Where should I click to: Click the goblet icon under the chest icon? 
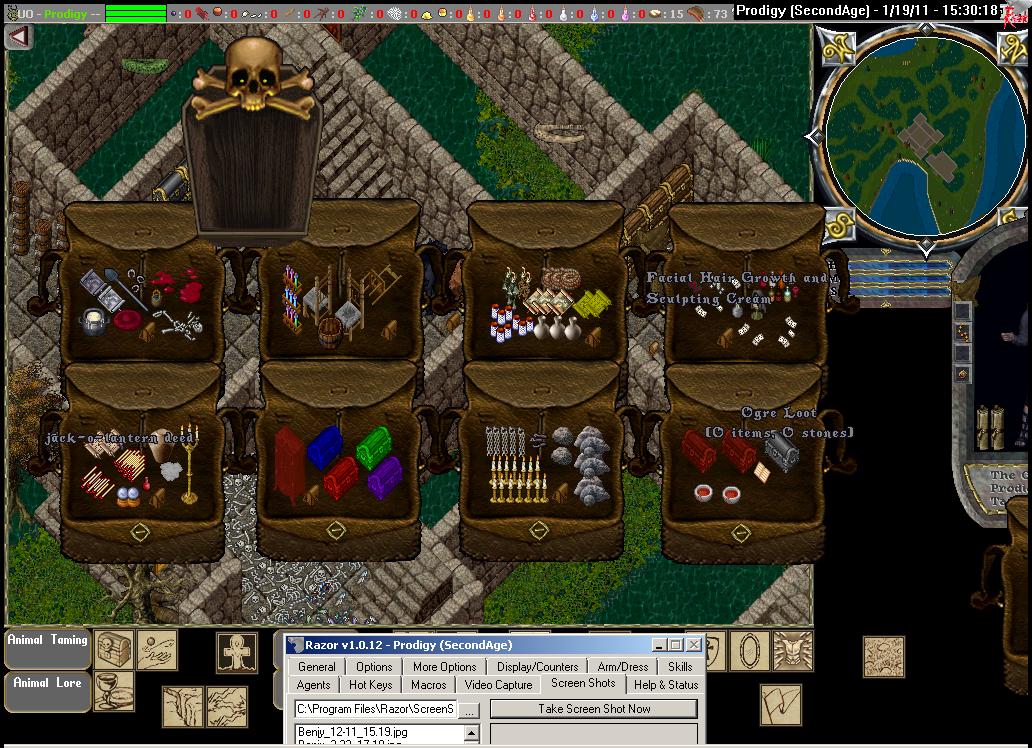(x=113, y=691)
